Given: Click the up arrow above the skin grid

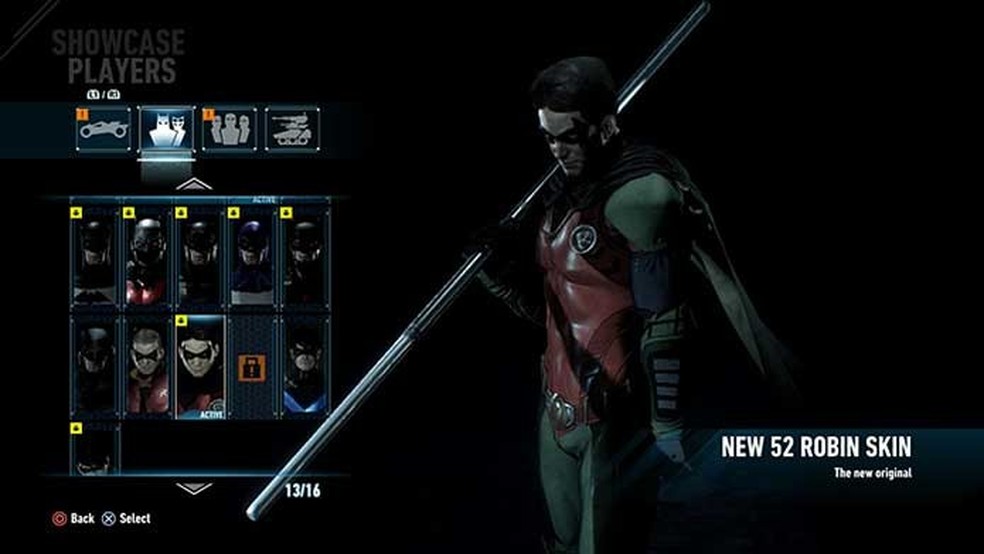Looking at the screenshot, I should 194,184.
